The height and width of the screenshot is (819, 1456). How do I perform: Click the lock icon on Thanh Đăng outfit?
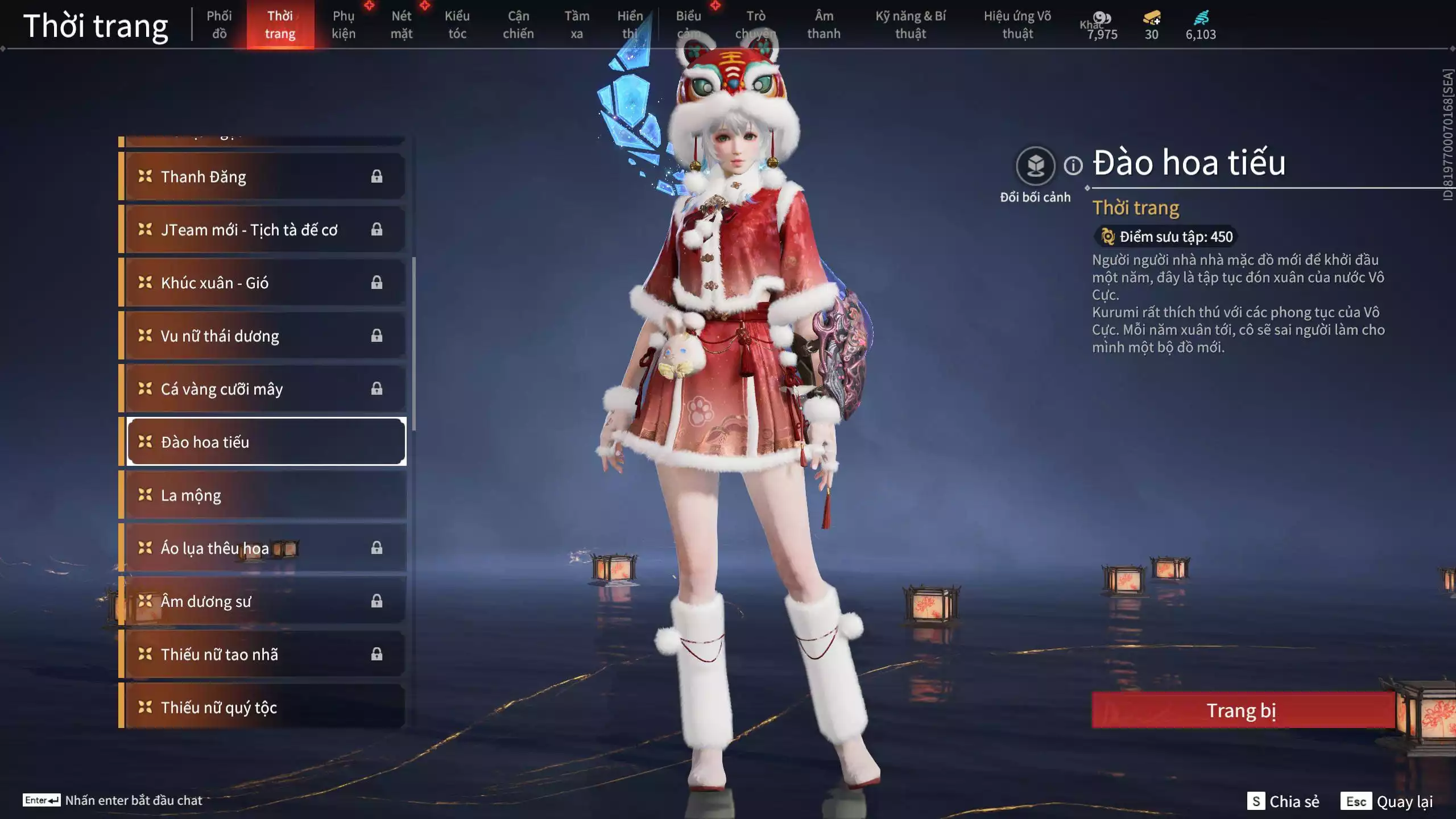(x=377, y=177)
